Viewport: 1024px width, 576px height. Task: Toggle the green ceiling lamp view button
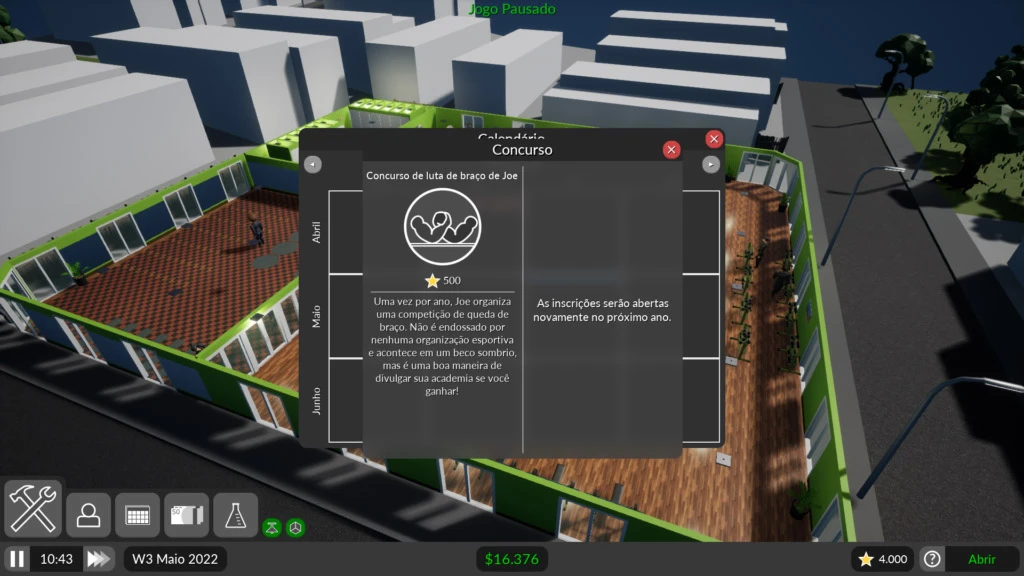point(271,527)
